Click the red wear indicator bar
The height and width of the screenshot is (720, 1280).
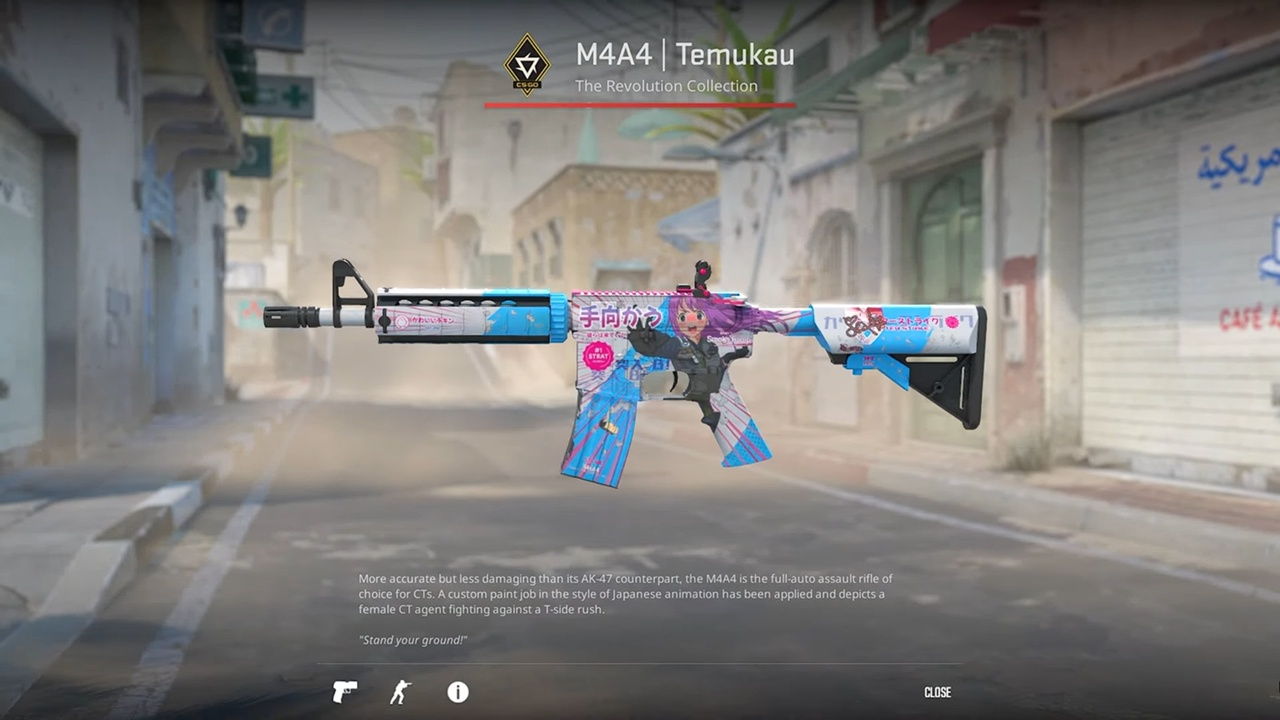click(x=640, y=103)
